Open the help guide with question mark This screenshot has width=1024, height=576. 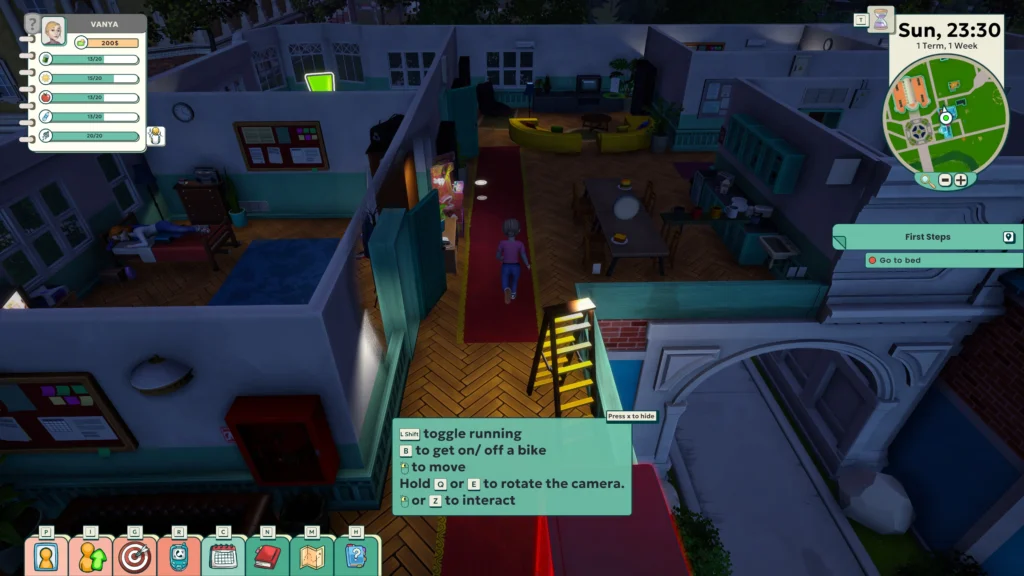(356, 556)
